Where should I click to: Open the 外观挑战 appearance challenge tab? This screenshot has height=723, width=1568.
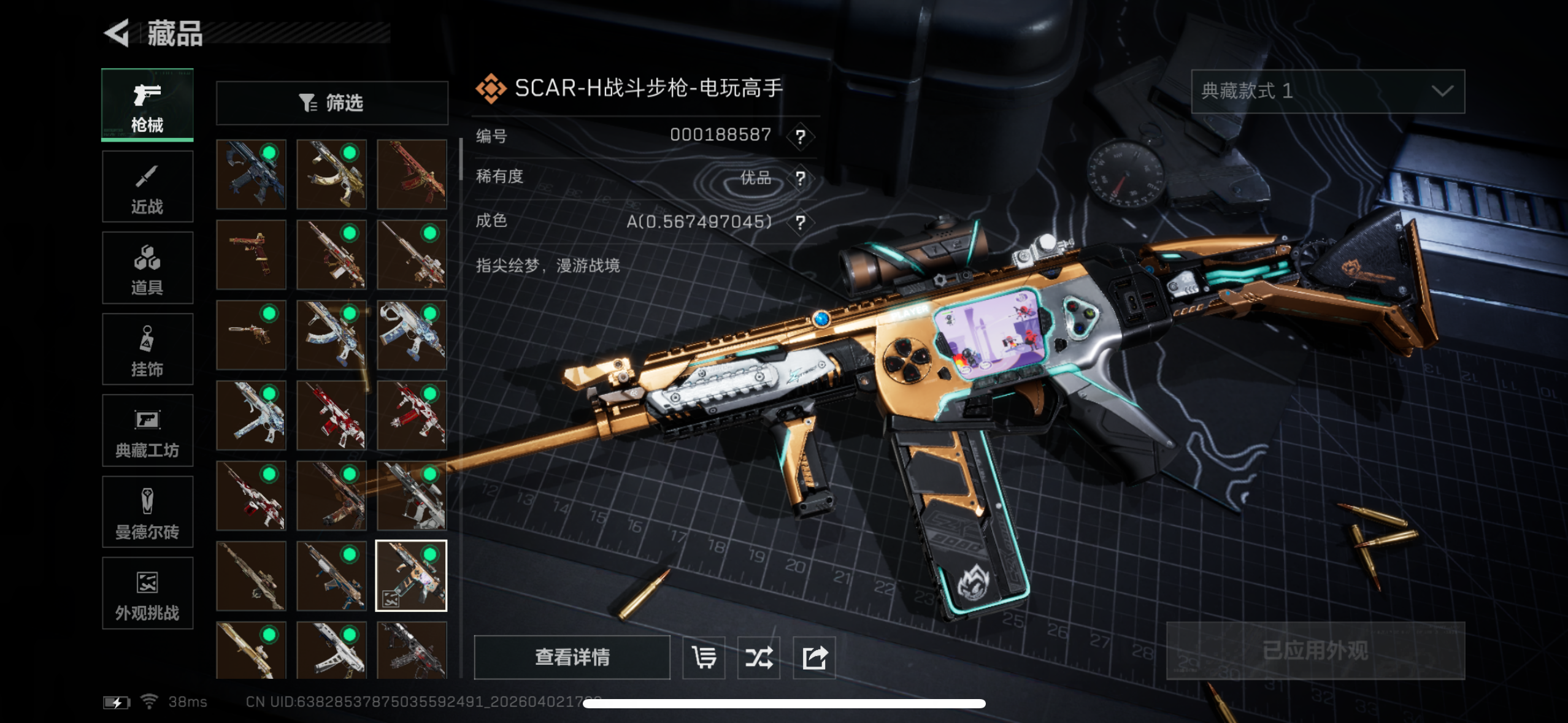[147, 594]
